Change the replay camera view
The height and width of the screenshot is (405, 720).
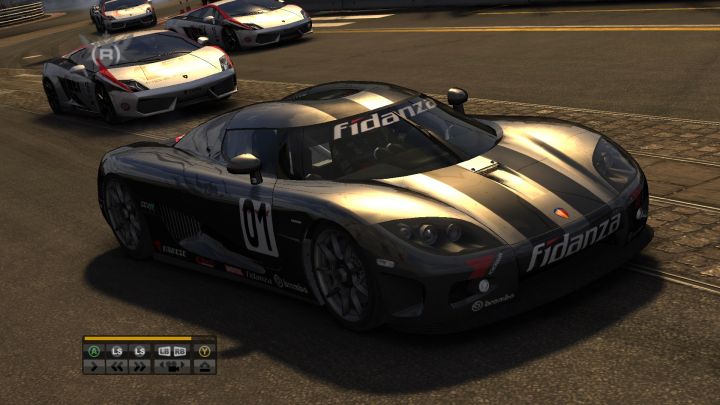click(x=172, y=366)
